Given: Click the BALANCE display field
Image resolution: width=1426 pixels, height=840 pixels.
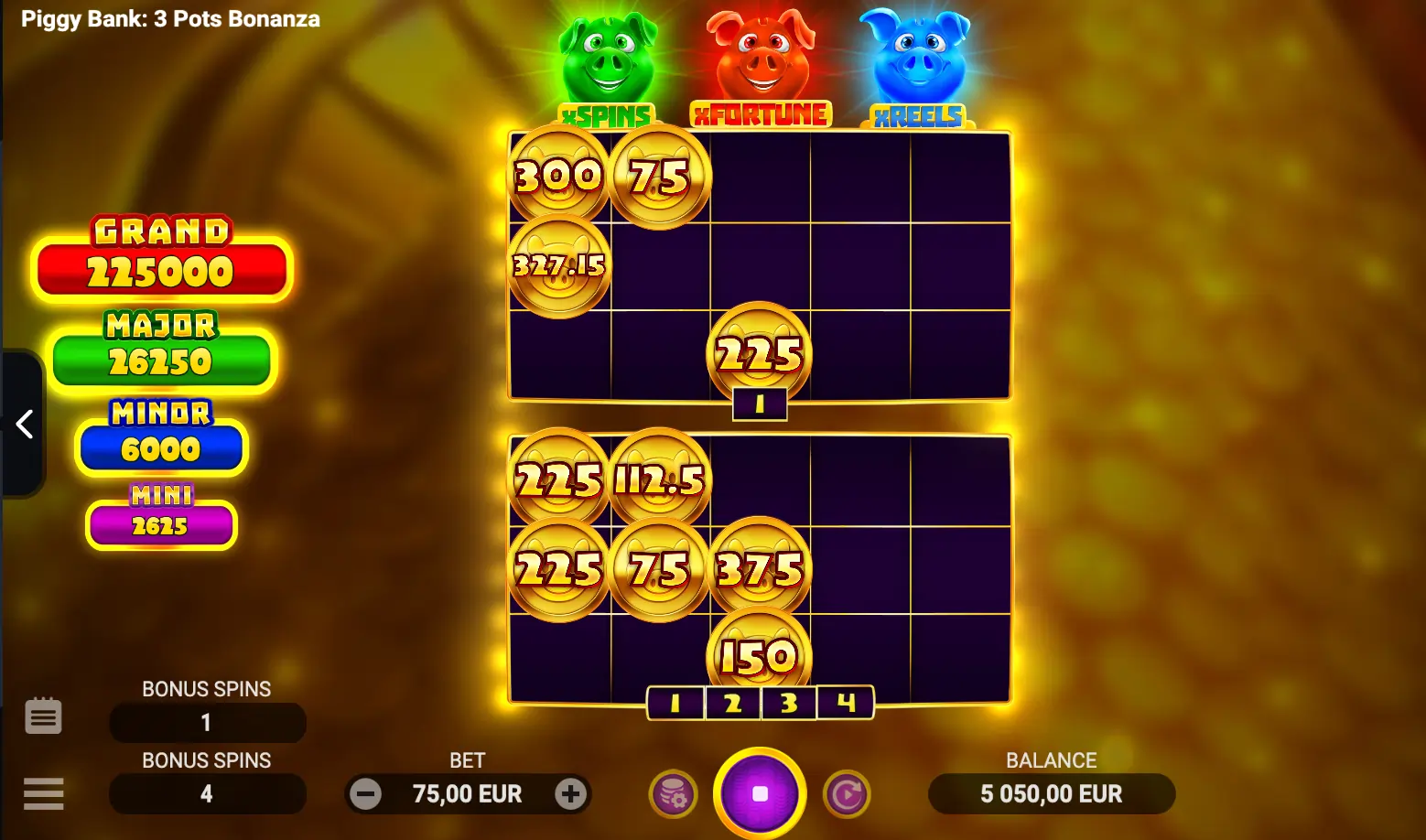Looking at the screenshot, I should click(x=1051, y=793).
